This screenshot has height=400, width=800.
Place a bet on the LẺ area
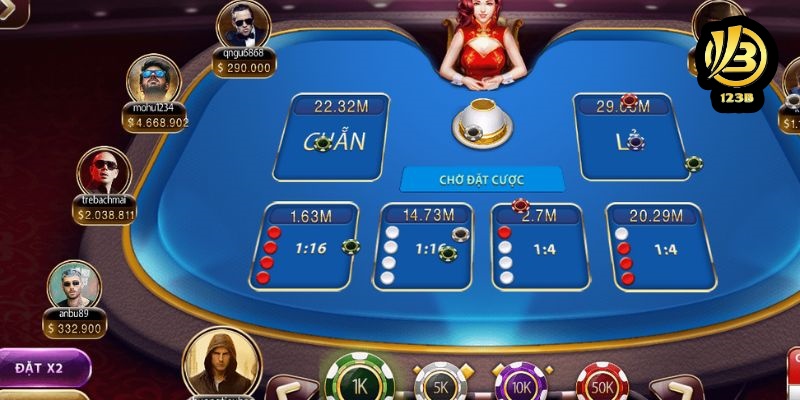click(630, 138)
